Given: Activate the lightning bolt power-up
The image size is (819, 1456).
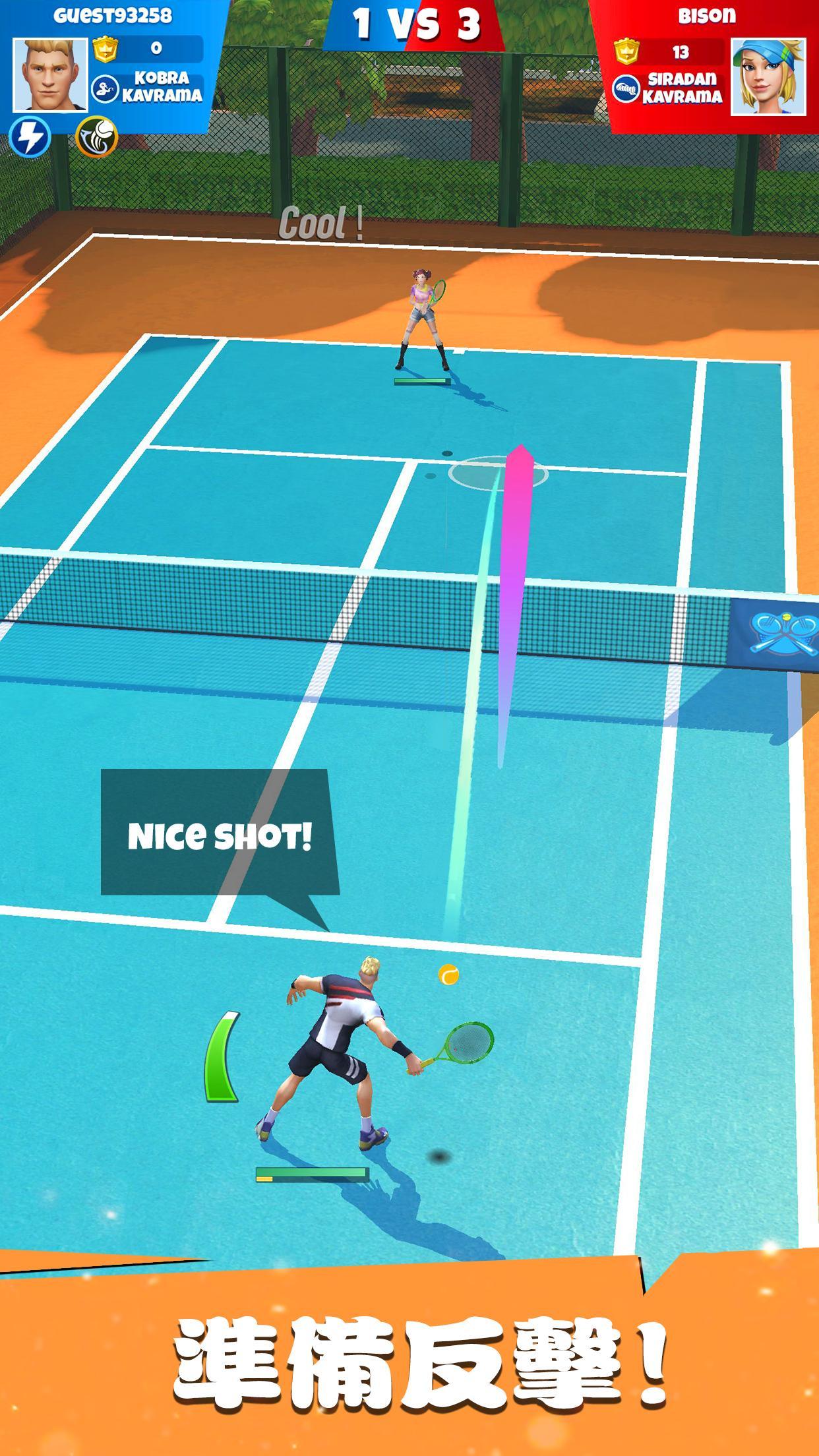Looking at the screenshot, I should [x=30, y=137].
